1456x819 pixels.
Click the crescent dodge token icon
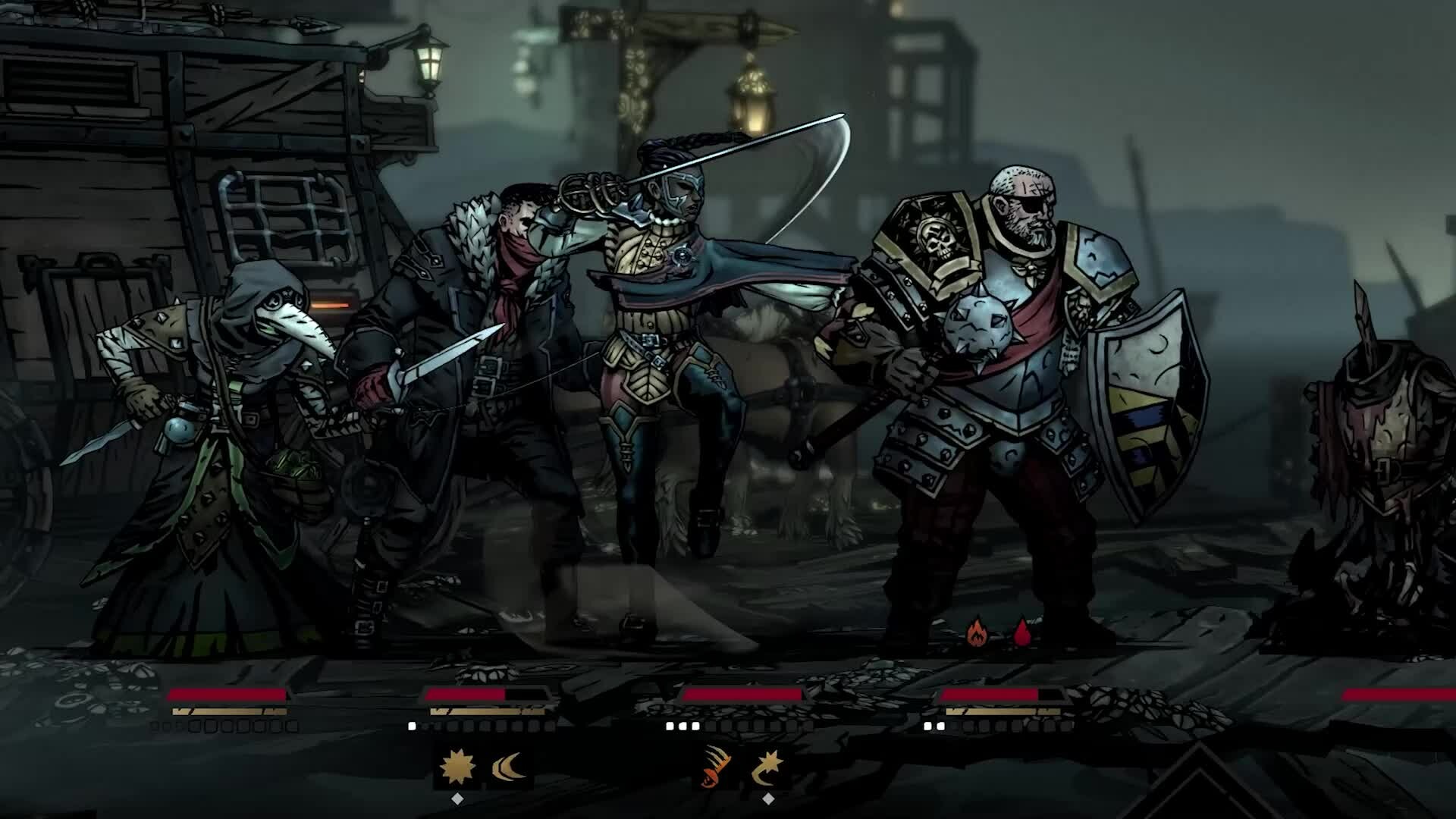pos(507,768)
